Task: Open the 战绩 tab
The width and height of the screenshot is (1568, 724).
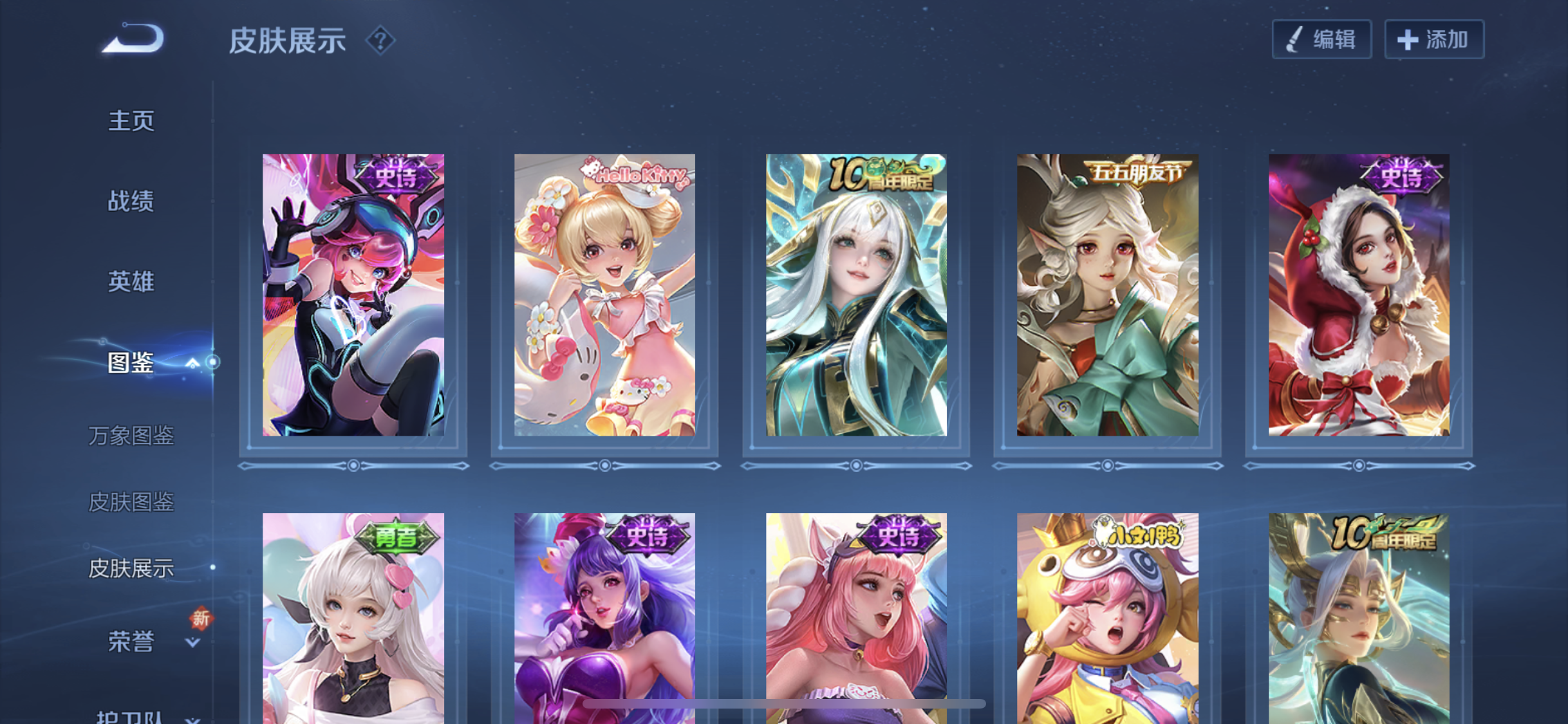Action: [131, 201]
